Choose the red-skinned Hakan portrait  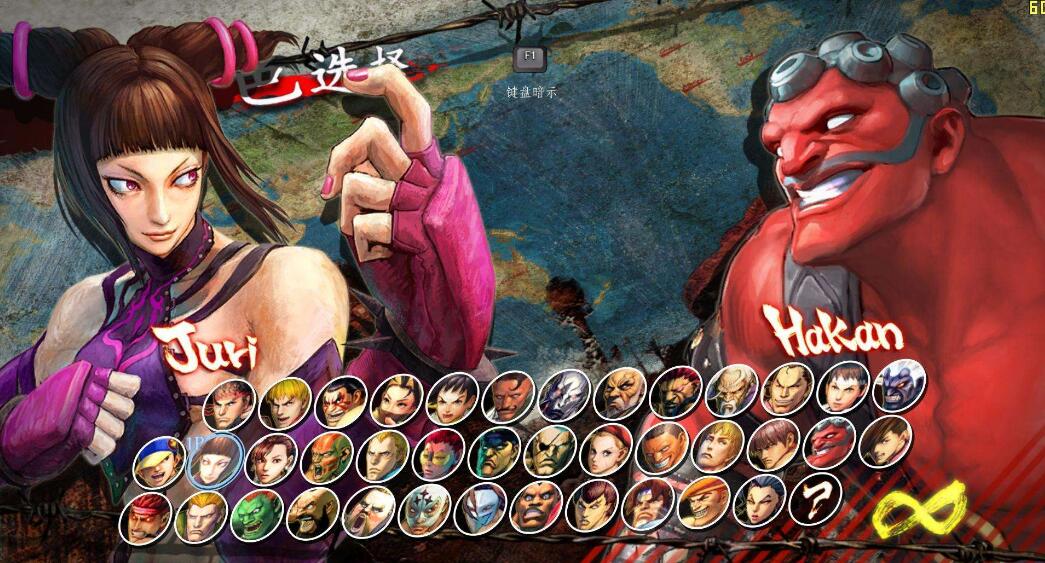[829, 442]
